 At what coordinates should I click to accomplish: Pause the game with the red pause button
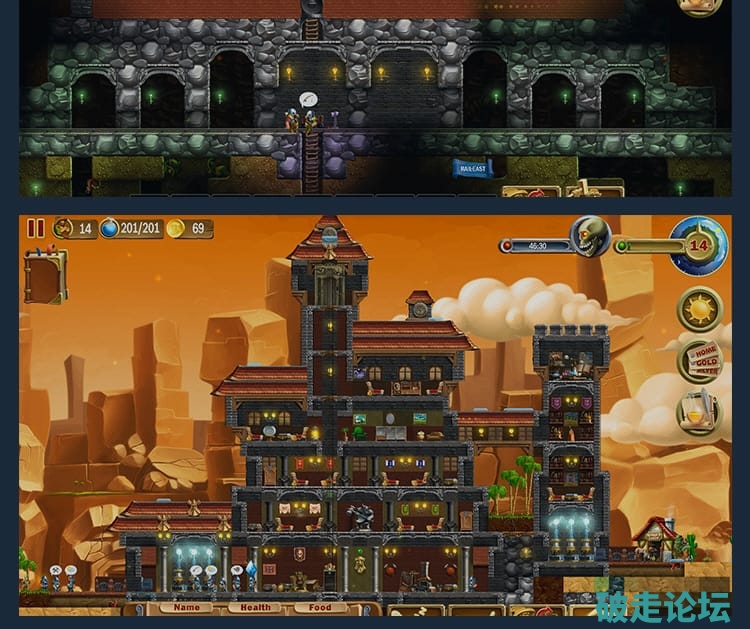[36, 228]
